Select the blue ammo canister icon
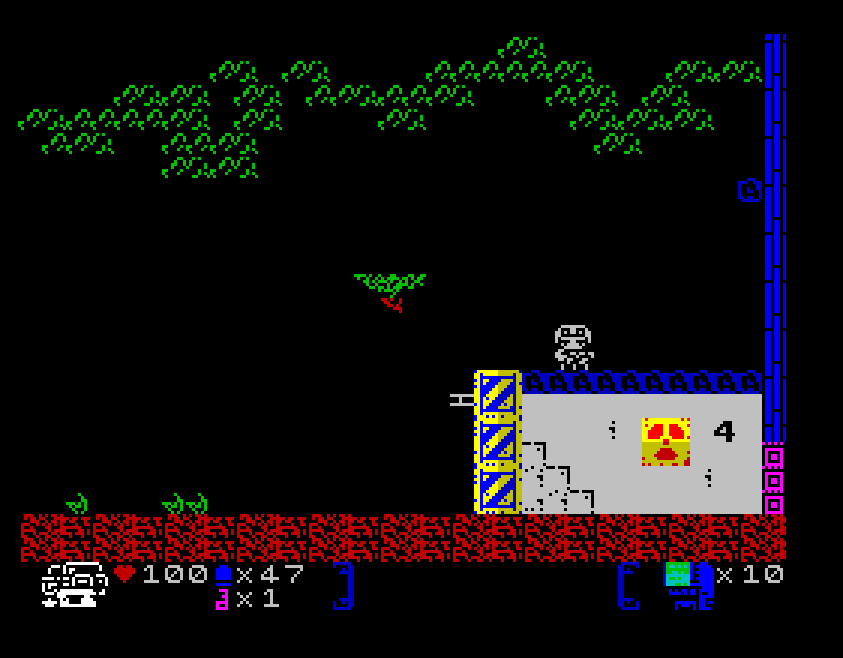 223,574
